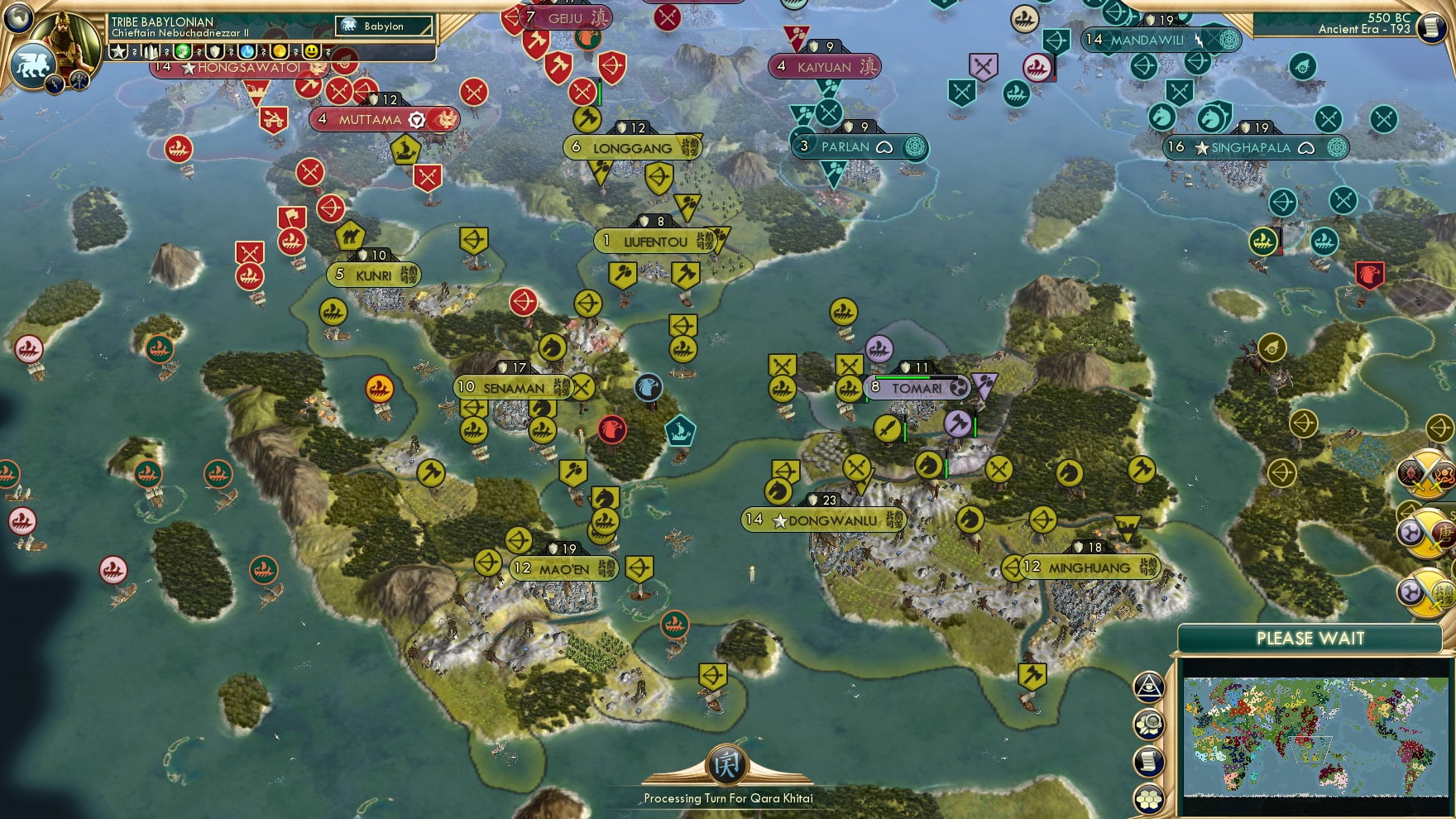The height and width of the screenshot is (819, 1456).
Task: Open the Babylon civilization dropdown selector
Action: (385, 26)
